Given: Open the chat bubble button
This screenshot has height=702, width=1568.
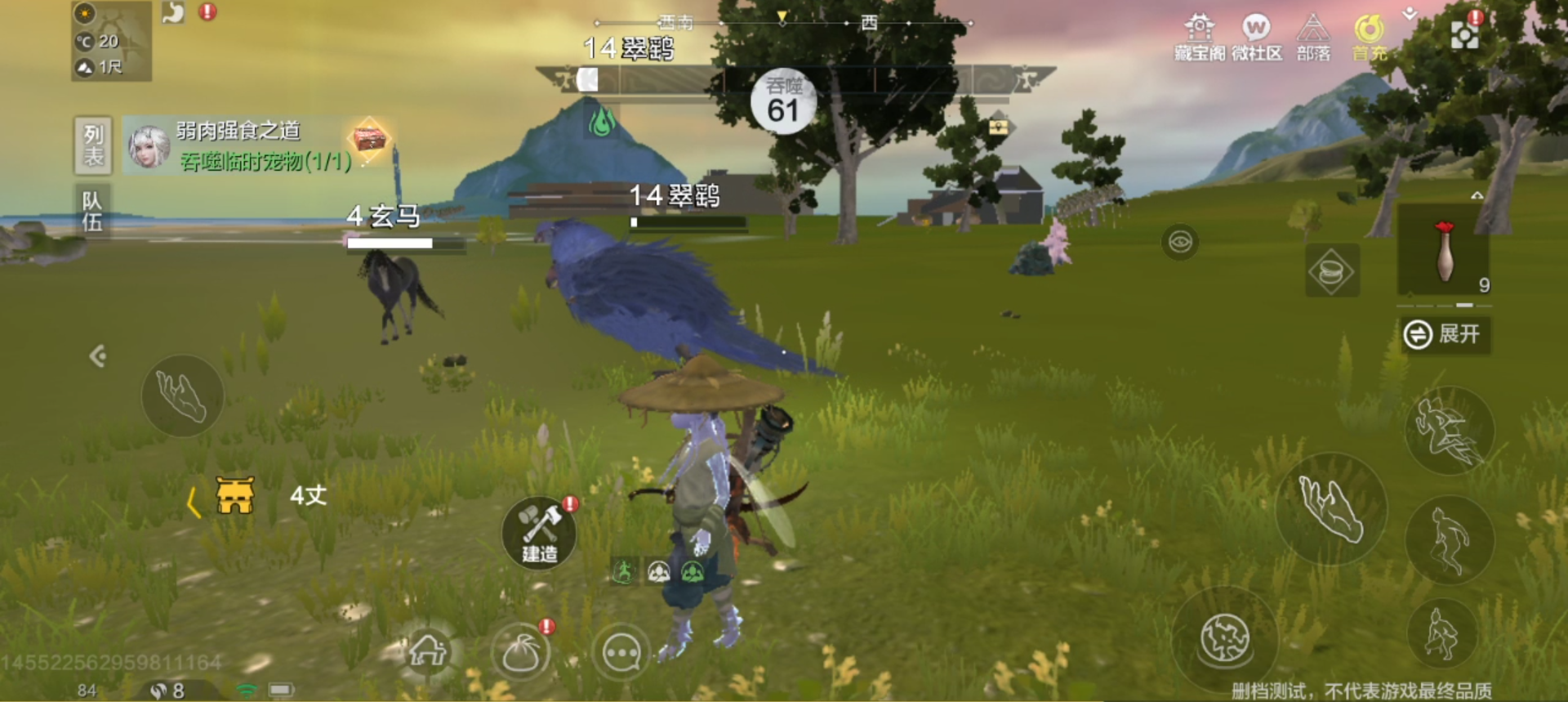Looking at the screenshot, I should tap(621, 653).
